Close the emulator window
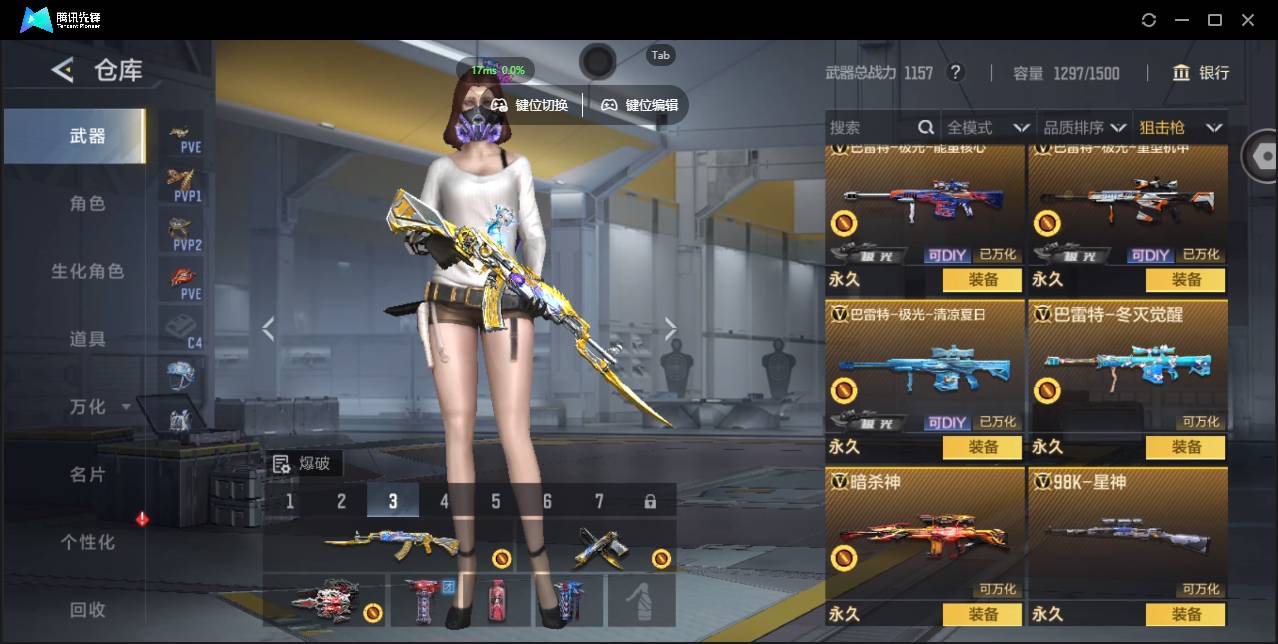Image resolution: width=1278 pixels, height=644 pixels. 1248,20
